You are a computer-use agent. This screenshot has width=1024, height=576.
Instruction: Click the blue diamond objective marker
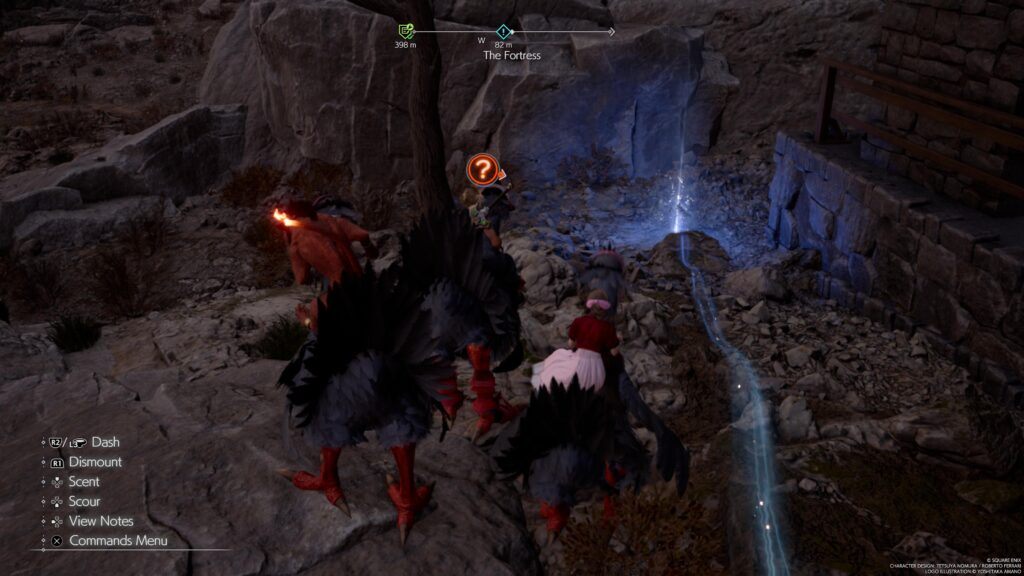(503, 32)
